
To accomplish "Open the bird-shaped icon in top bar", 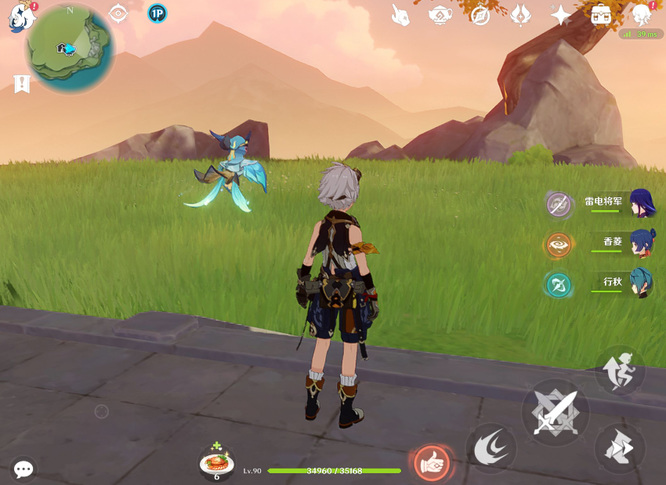I will click(401, 15).
